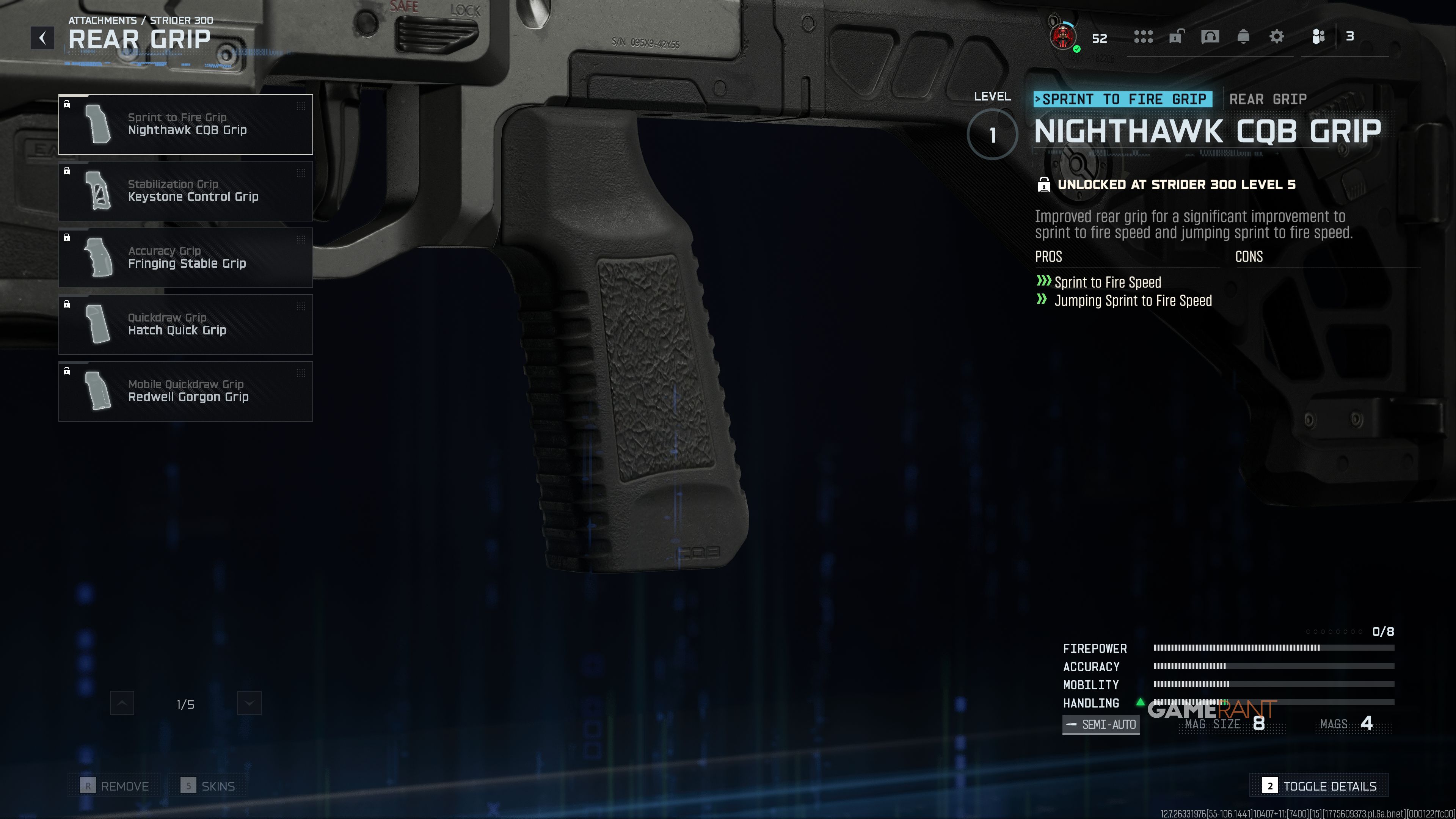
Task: Open the party members icon
Action: [x=1318, y=37]
